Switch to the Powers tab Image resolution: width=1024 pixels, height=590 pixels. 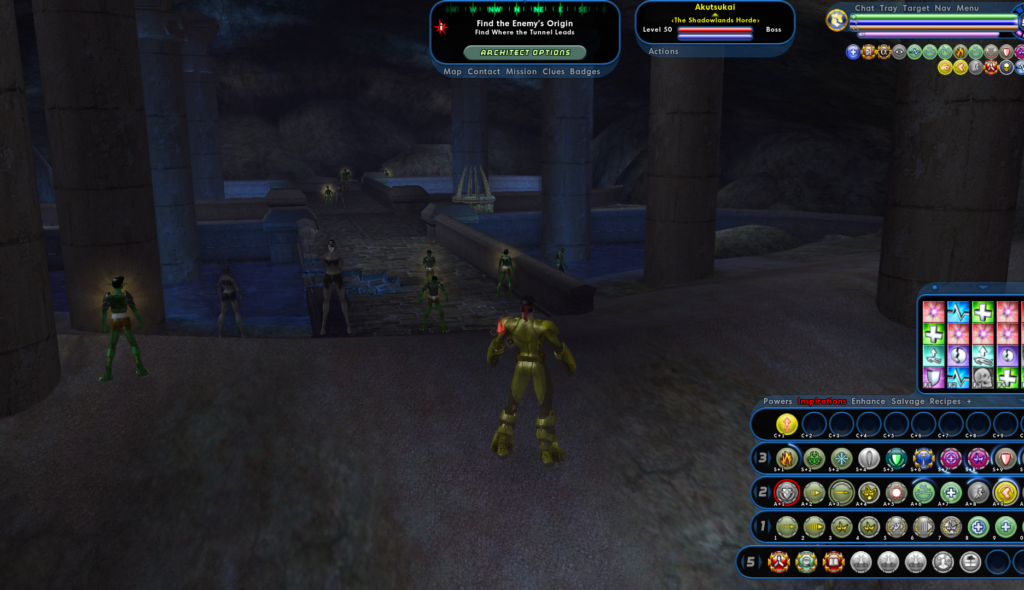777,401
